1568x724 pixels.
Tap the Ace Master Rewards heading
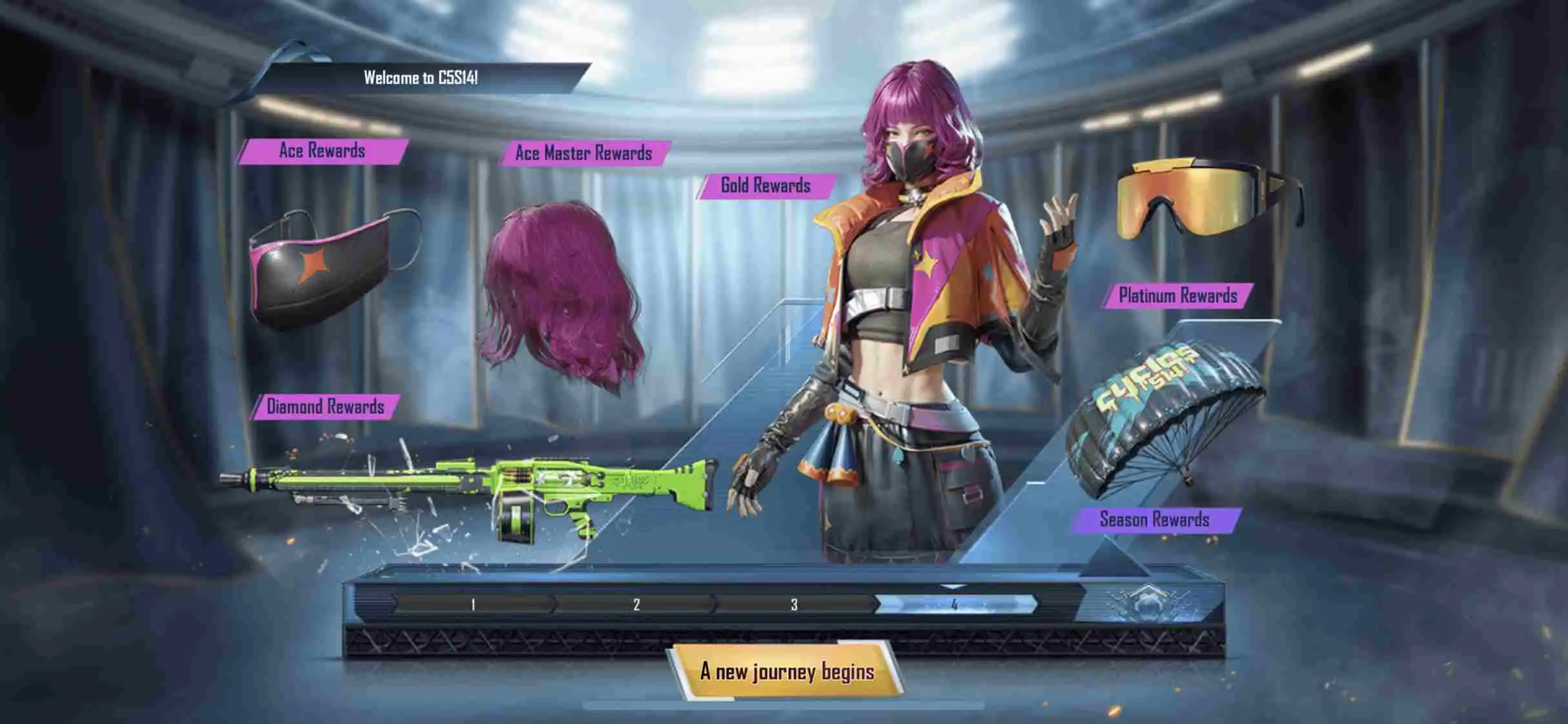[583, 153]
